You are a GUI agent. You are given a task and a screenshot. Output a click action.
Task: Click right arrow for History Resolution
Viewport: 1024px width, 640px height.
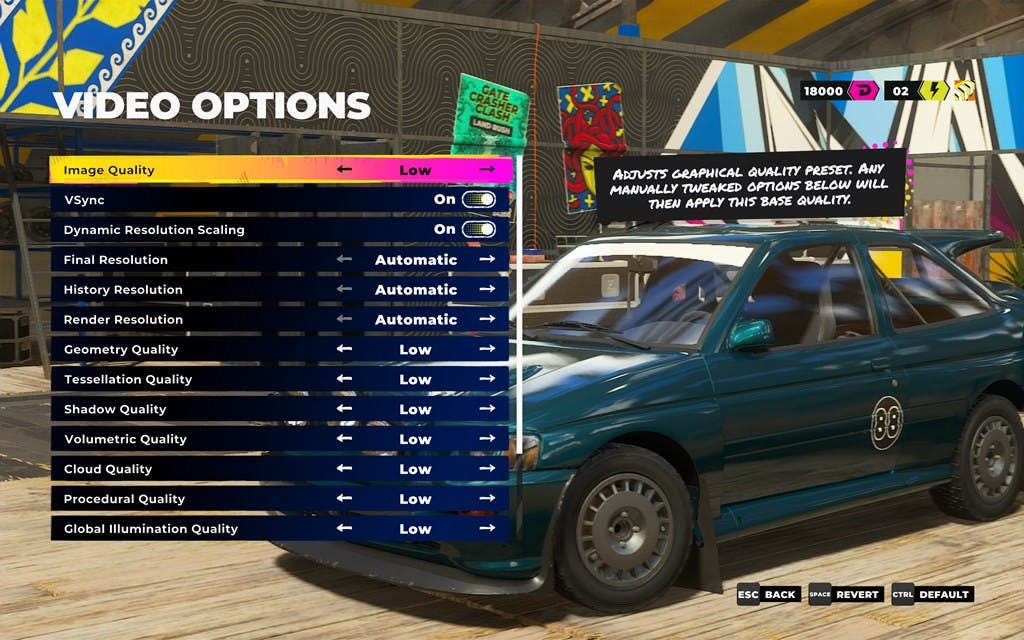click(x=487, y=290)
